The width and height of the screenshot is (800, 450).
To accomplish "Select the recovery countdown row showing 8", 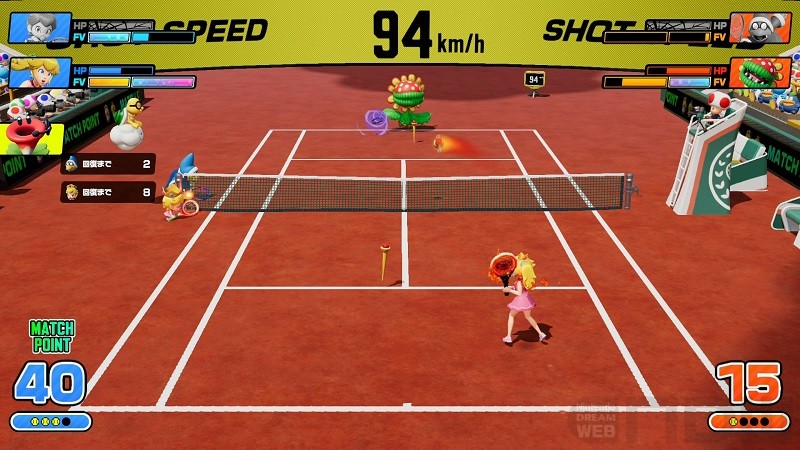I will pos(108,191).
